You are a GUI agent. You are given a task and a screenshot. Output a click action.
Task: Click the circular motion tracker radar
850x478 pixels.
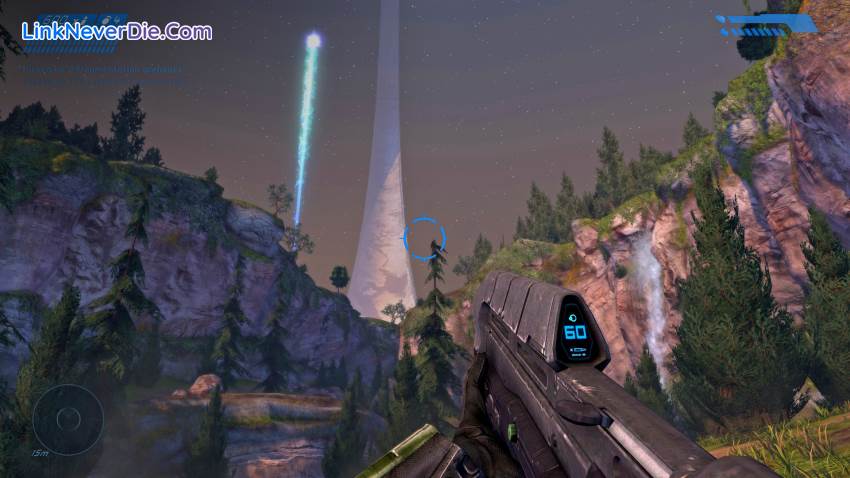68,419
